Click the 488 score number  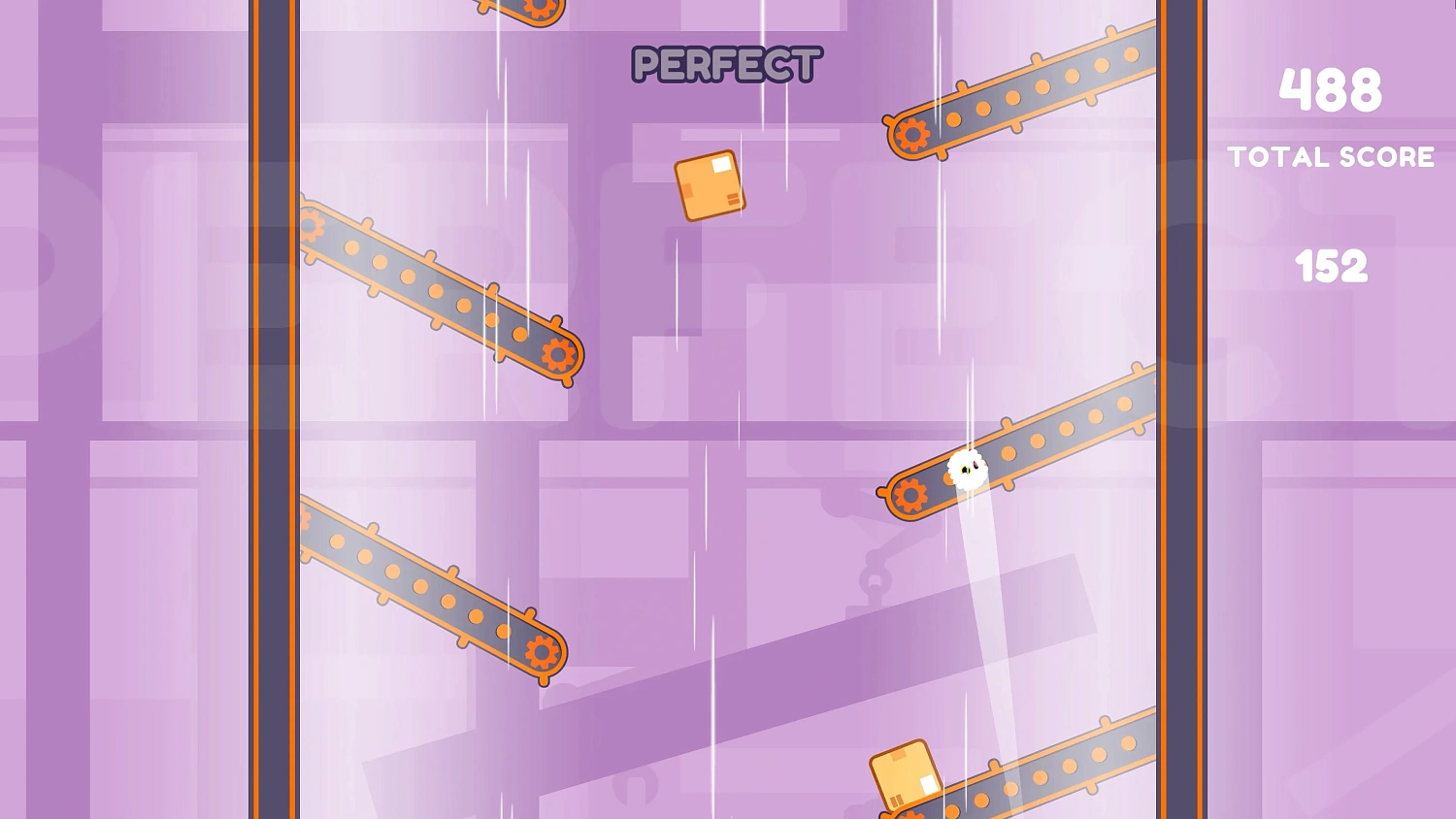[x=1330, y=89]
